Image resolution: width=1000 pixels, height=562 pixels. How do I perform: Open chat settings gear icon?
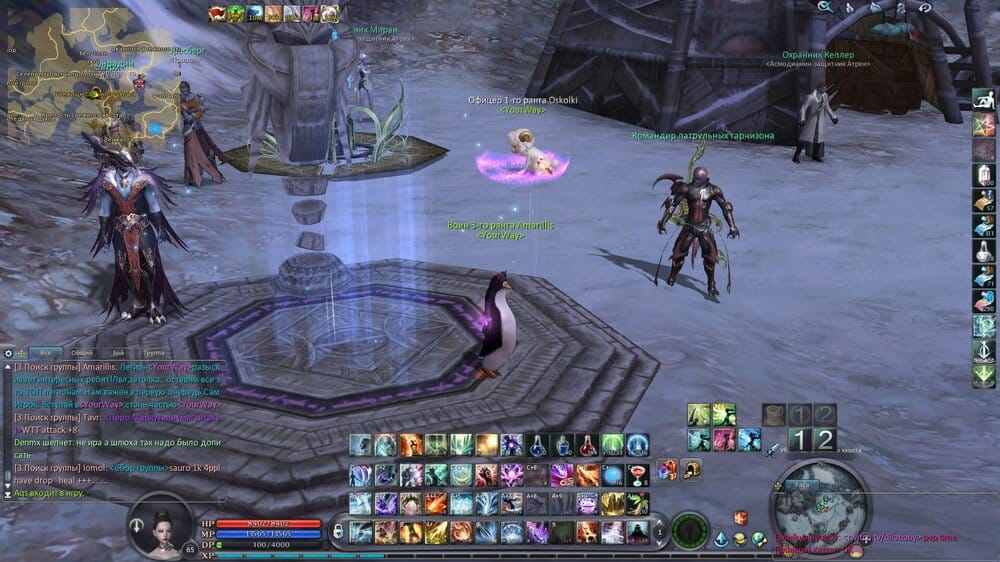9,353
